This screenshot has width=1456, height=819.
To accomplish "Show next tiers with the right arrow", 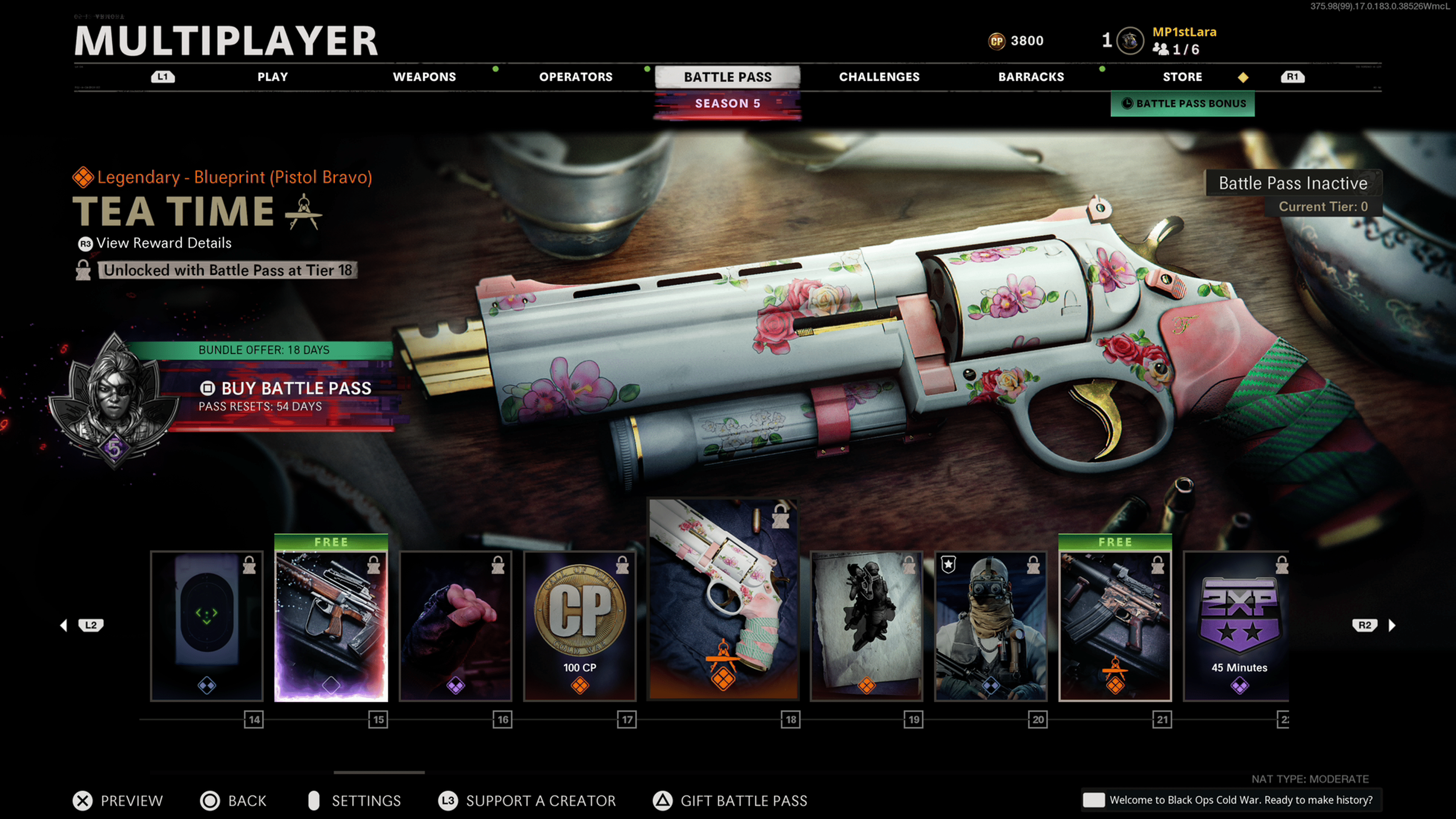I will click(x=1392, y=625).
